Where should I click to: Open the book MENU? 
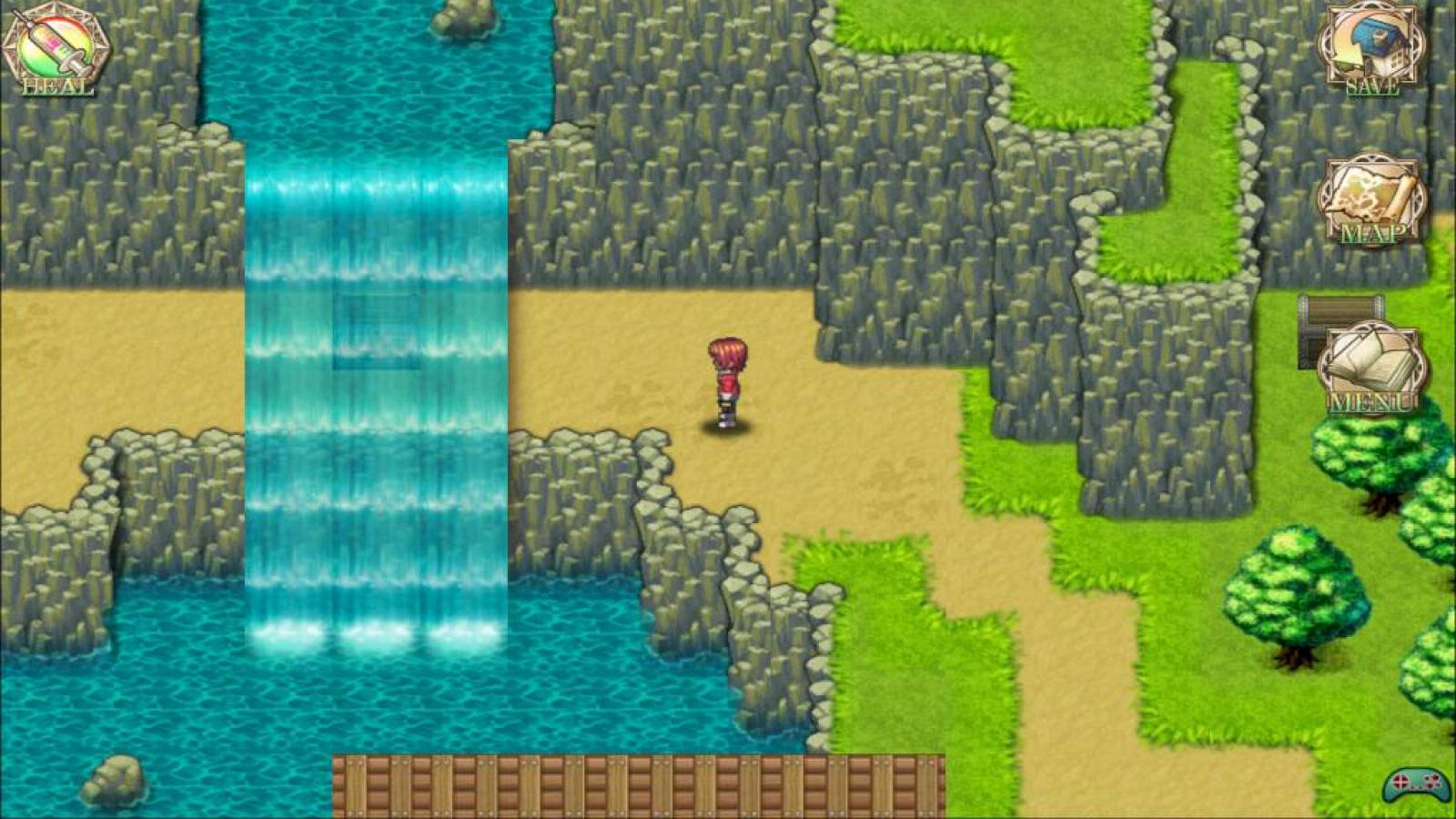(1372, 369)
